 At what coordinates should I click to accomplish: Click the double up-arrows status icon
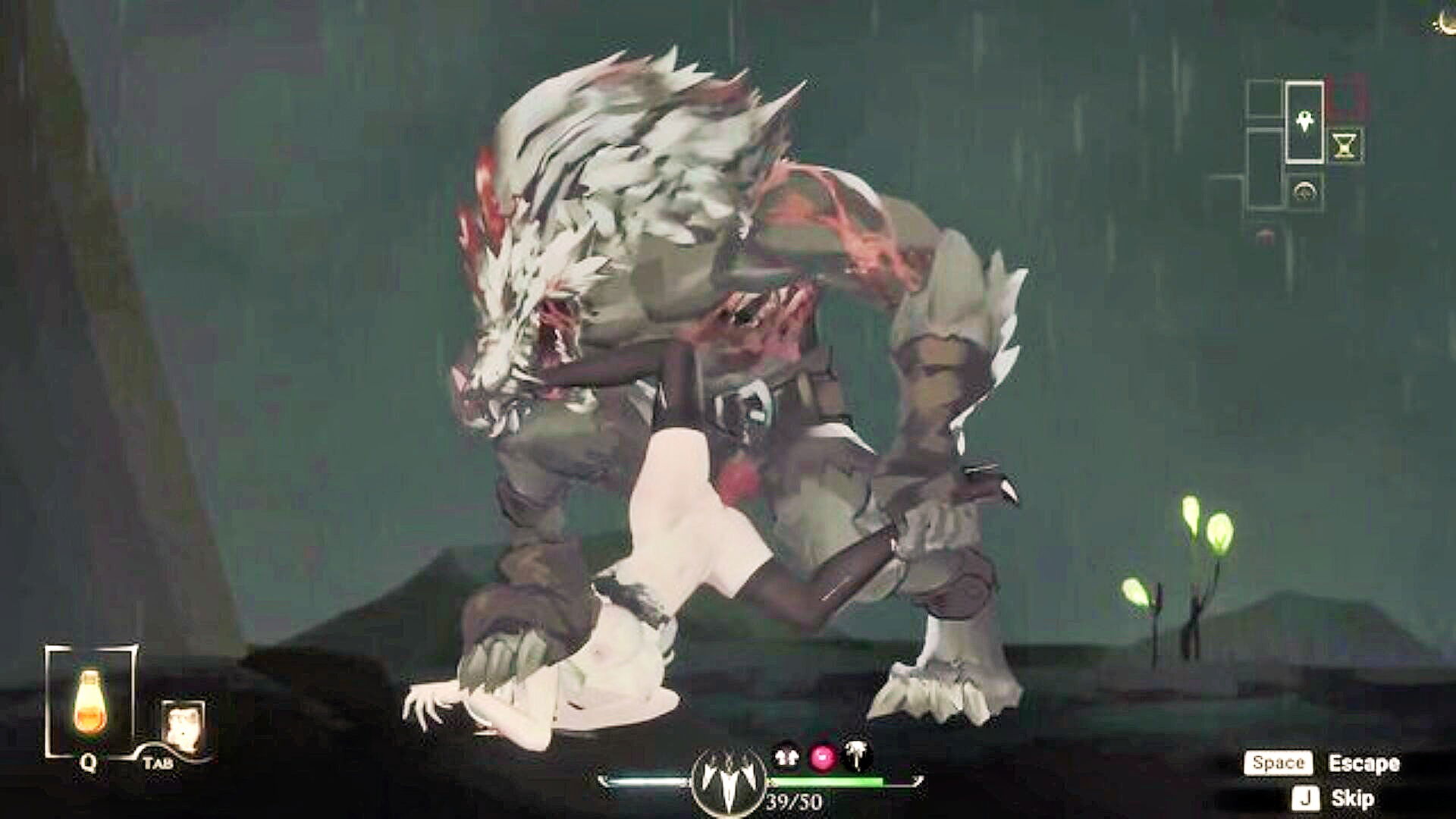coord(787,755)
